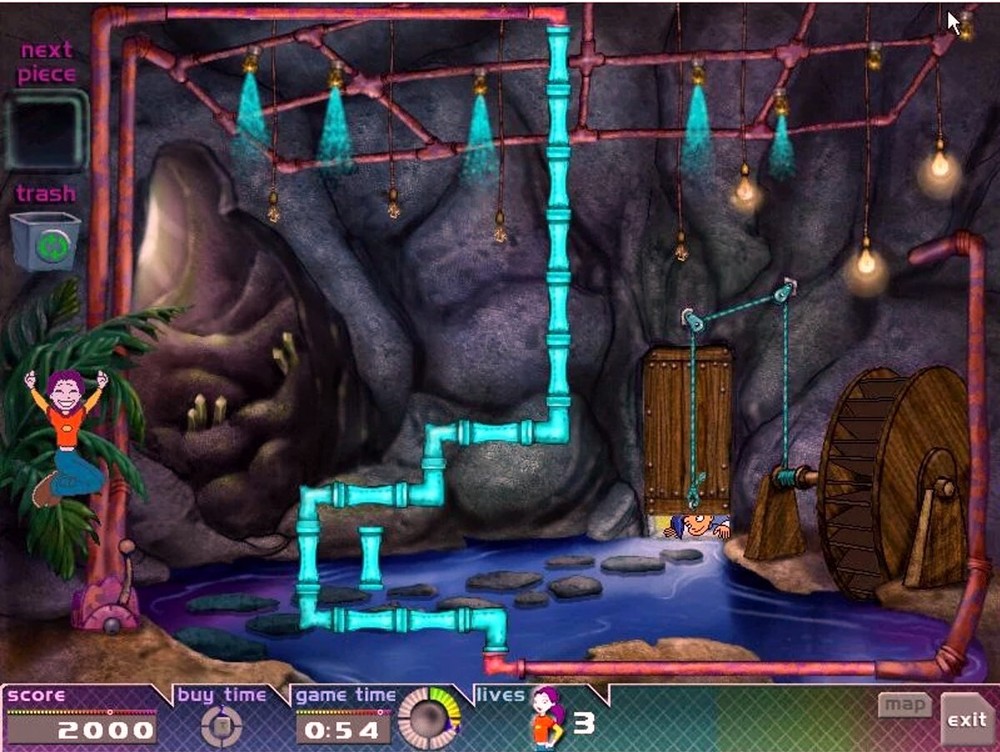Image resolution: width=1000 pixels, height=752 pixels.
Task: Activate the buy time button
Action: pos(221,726)
